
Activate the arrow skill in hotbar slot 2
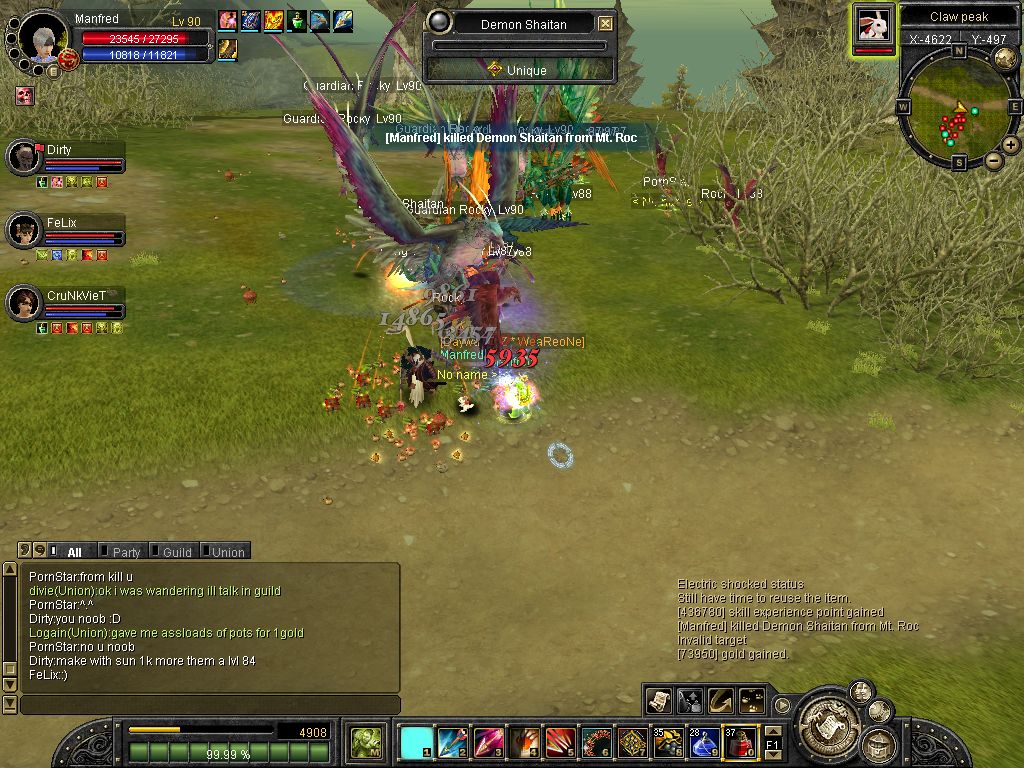(452, 742)
